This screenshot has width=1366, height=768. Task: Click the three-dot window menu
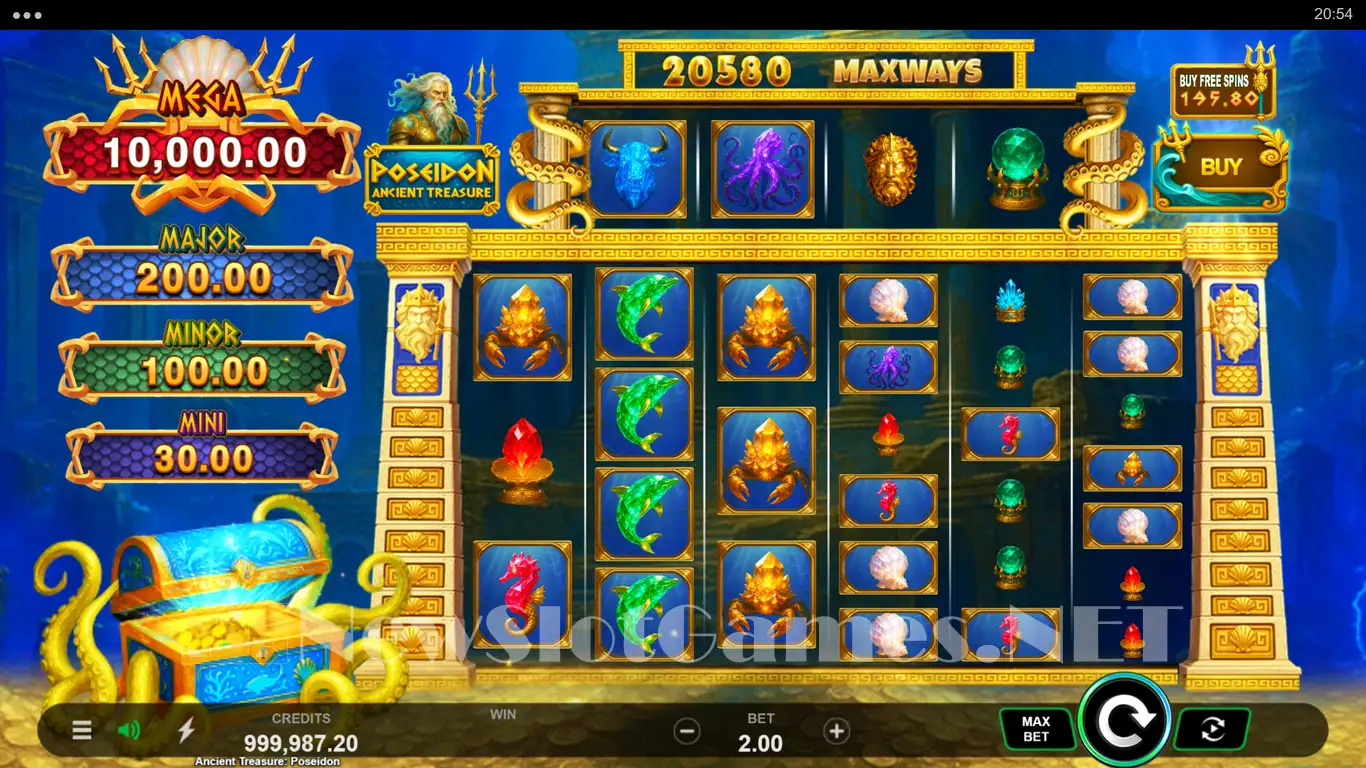27,15
